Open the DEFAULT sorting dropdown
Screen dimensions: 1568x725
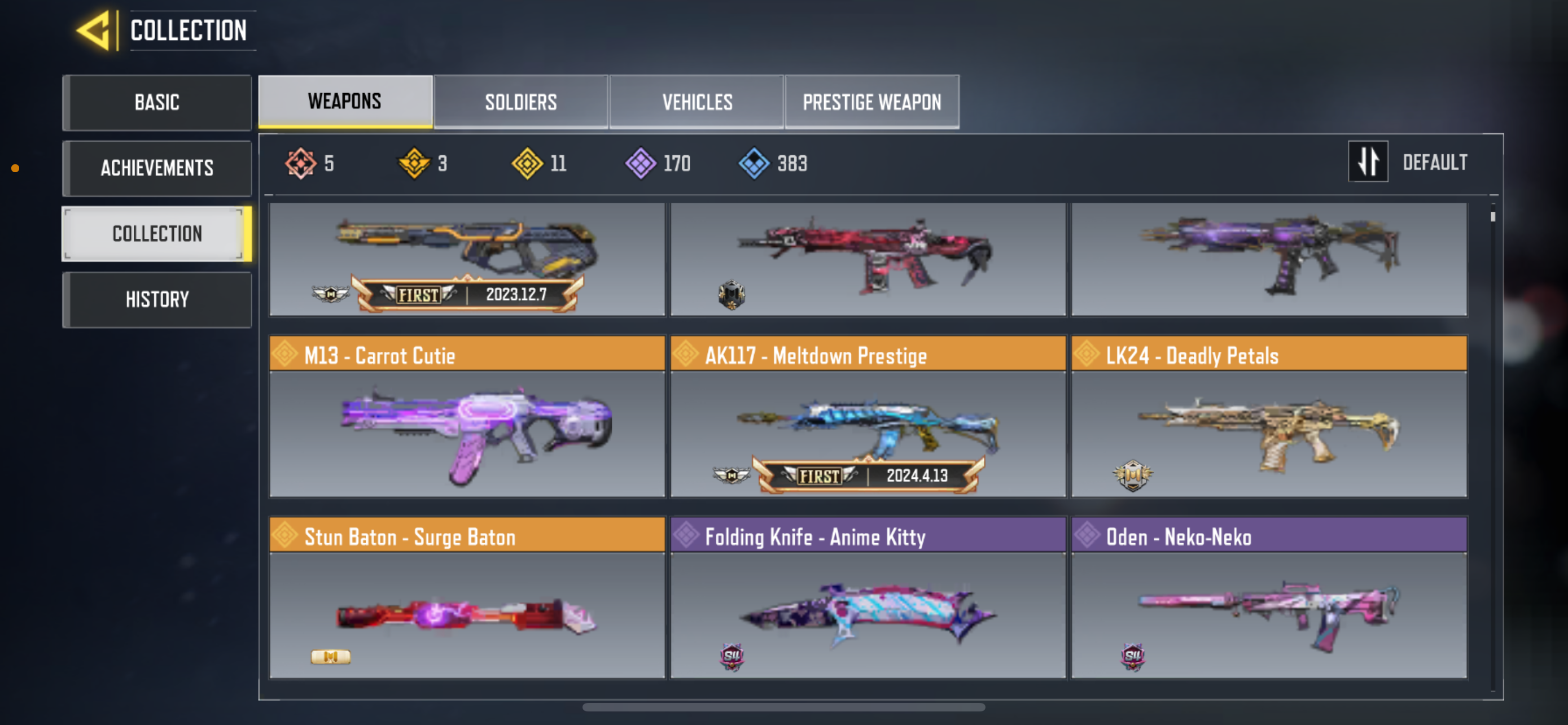point(1435,162)
